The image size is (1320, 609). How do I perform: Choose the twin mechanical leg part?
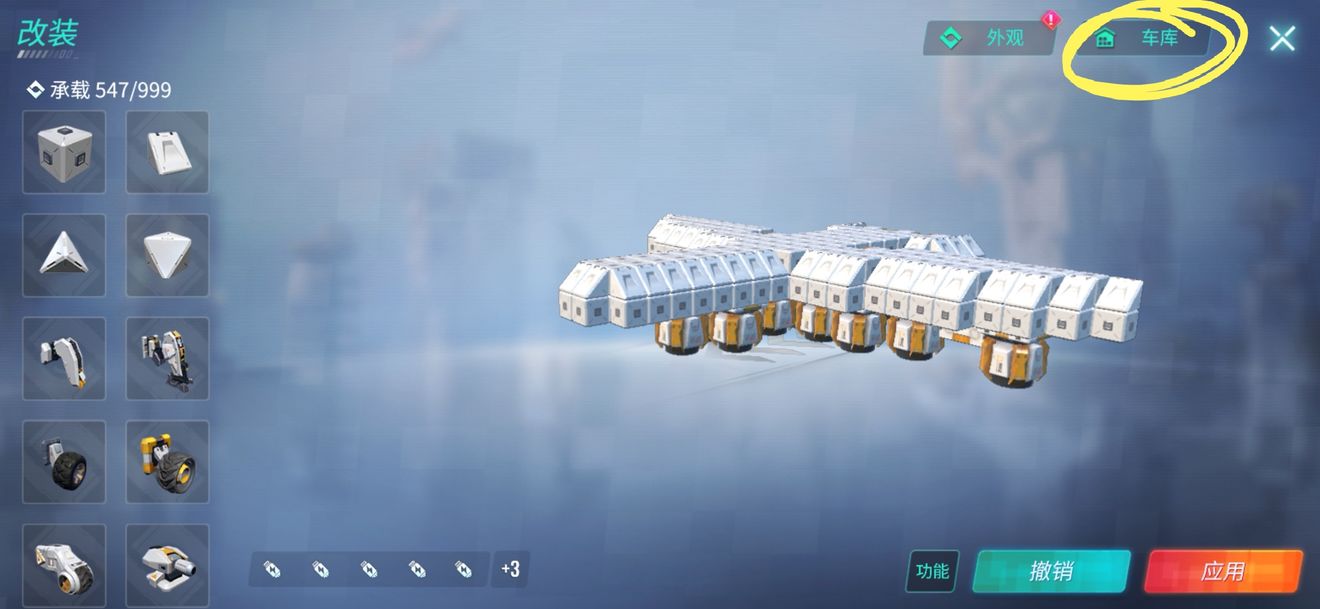point(167,358)
